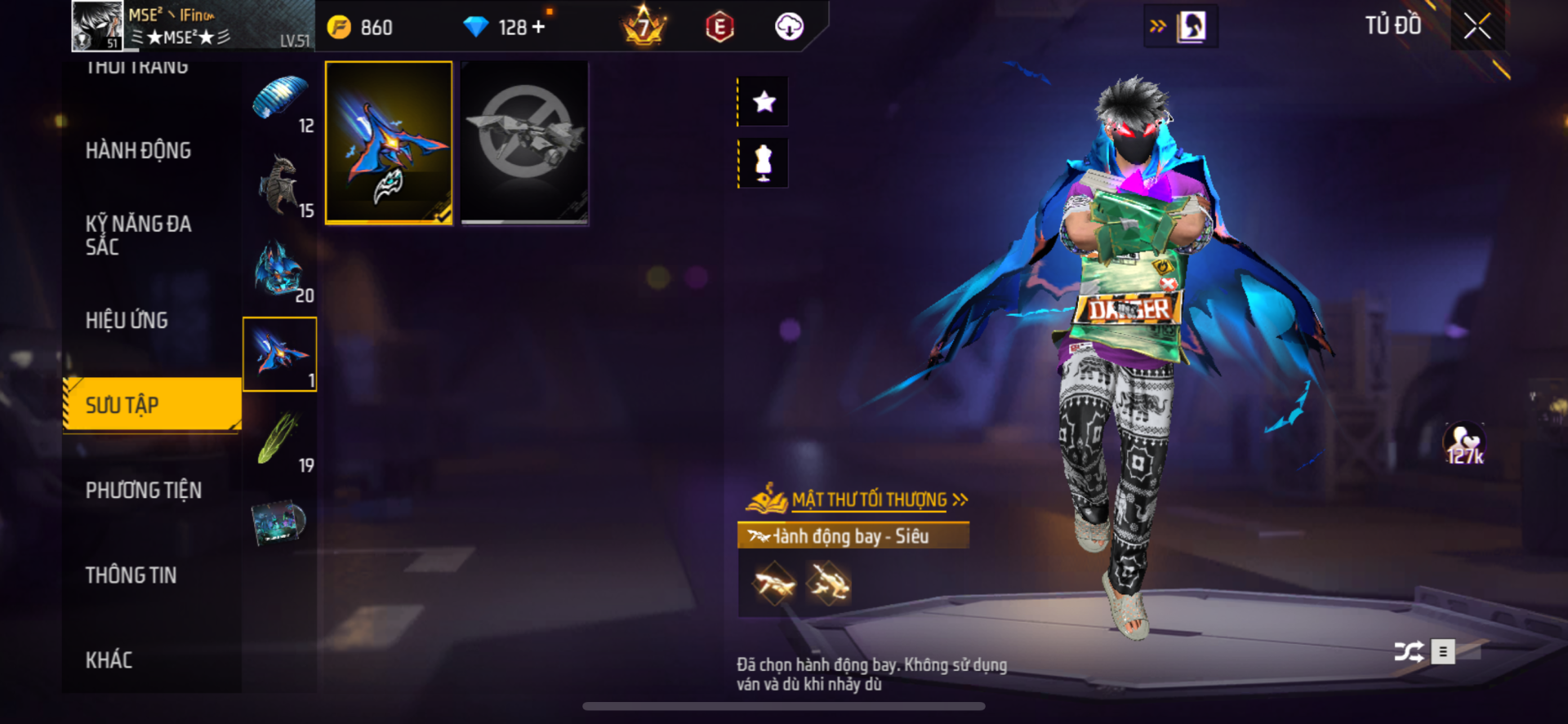Go to the Phương Tiện tab
This screenshot has height=724, width=1568.
click(x=143, y=491)
